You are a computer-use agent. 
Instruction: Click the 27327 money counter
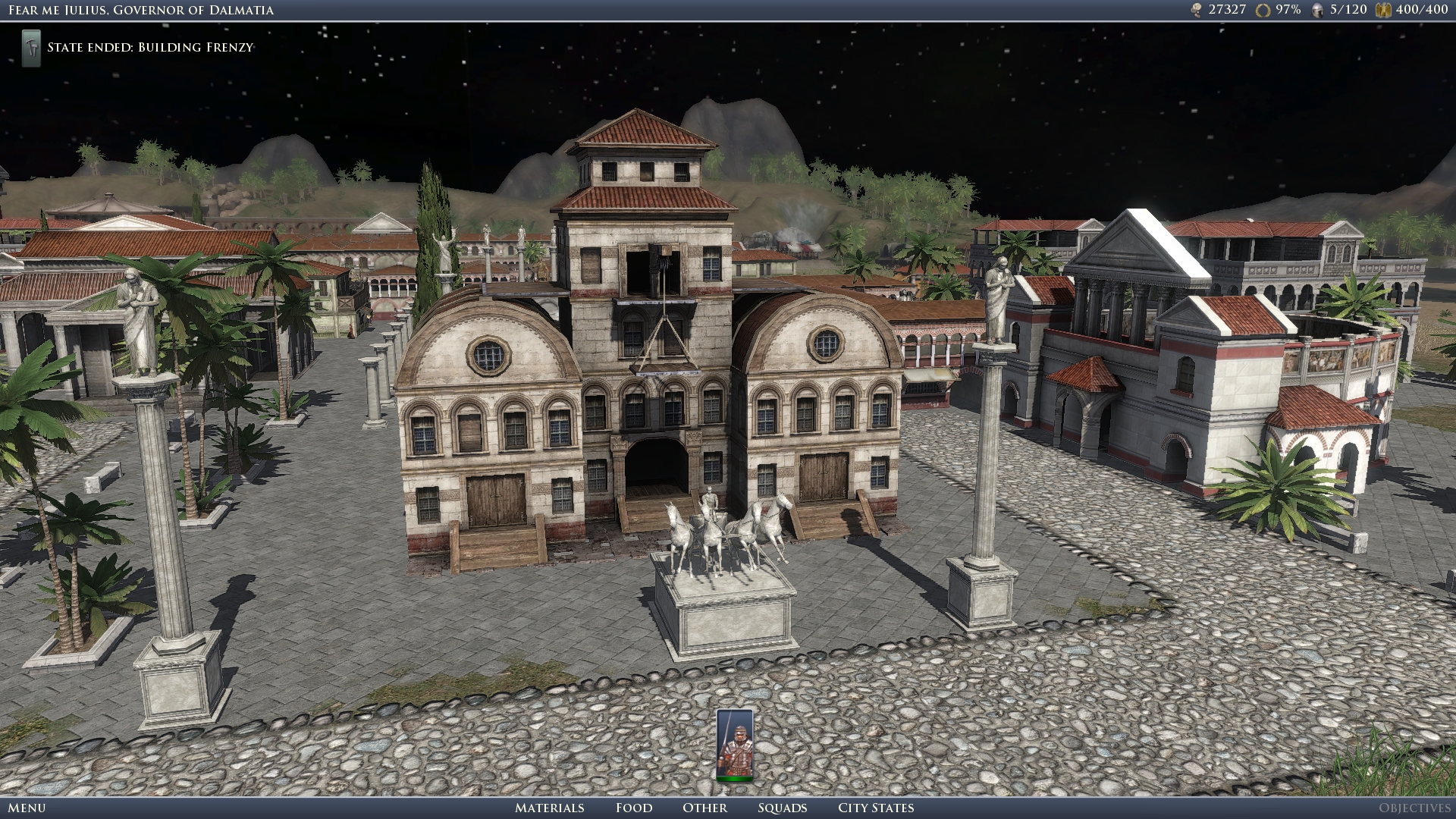pos(1228,10)
